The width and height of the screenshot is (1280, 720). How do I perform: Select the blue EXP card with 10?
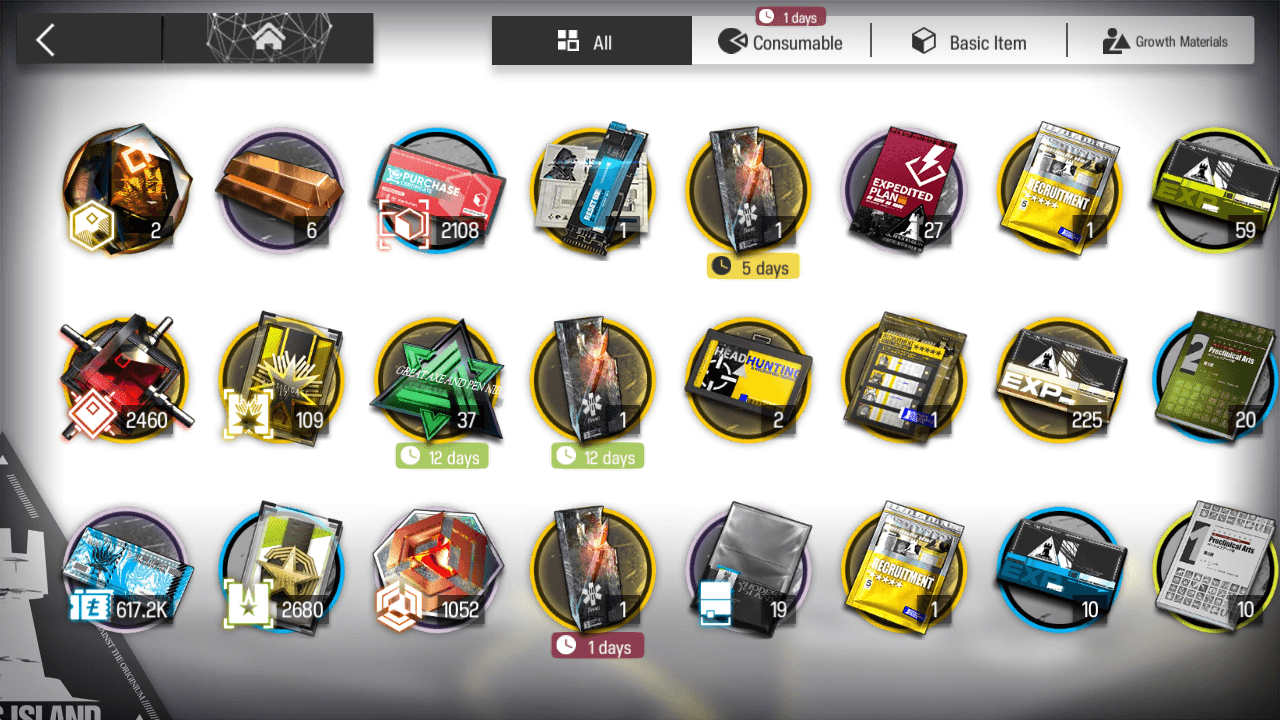click(x=1060, y=568)
